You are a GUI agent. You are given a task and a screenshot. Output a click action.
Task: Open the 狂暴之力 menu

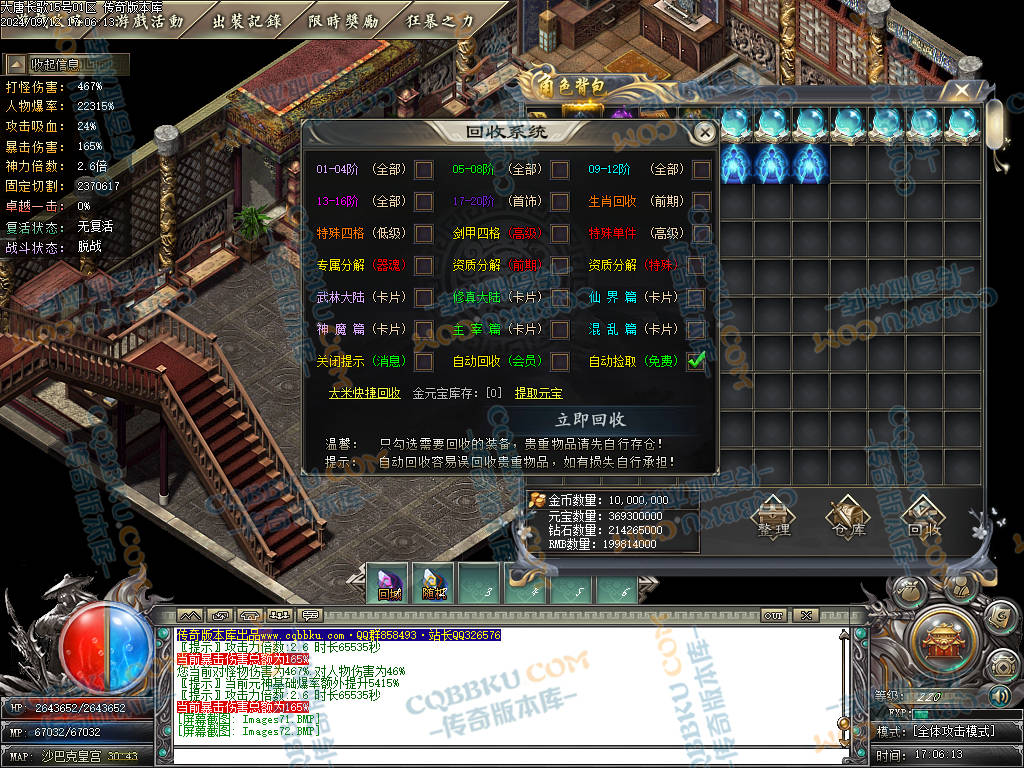click(x=440, y=21)
